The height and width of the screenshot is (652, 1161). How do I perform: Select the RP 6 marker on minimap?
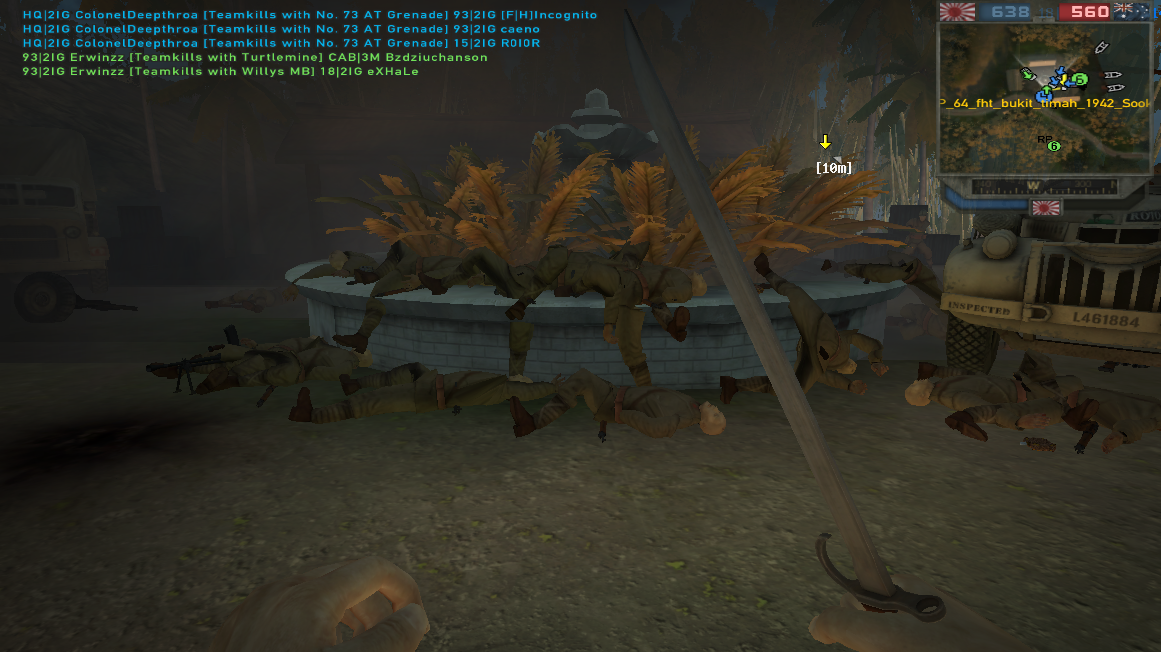pos(1052,146)
